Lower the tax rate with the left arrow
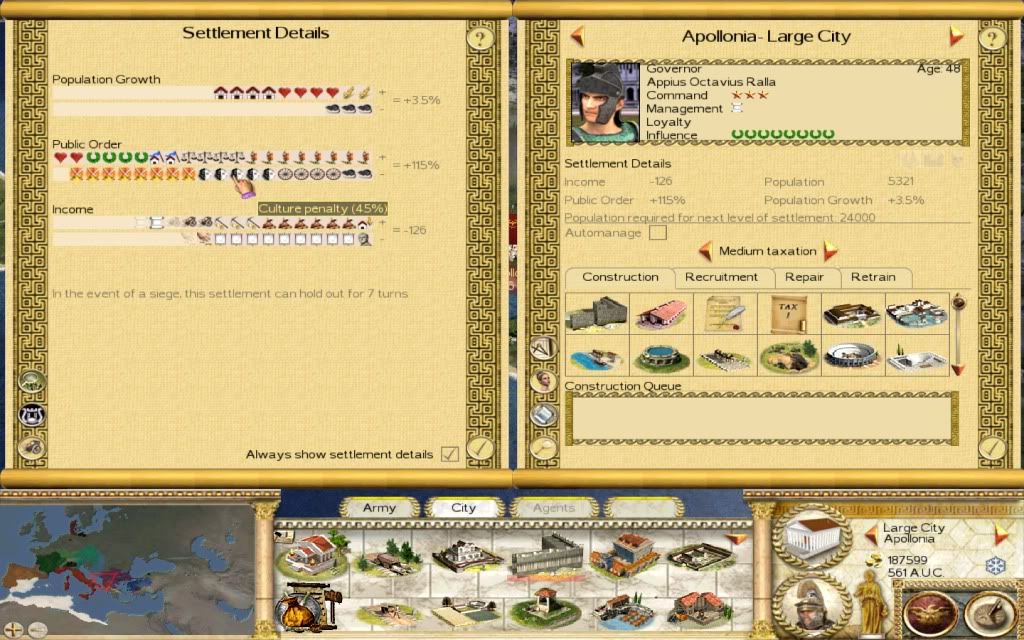 coord(705,251)
